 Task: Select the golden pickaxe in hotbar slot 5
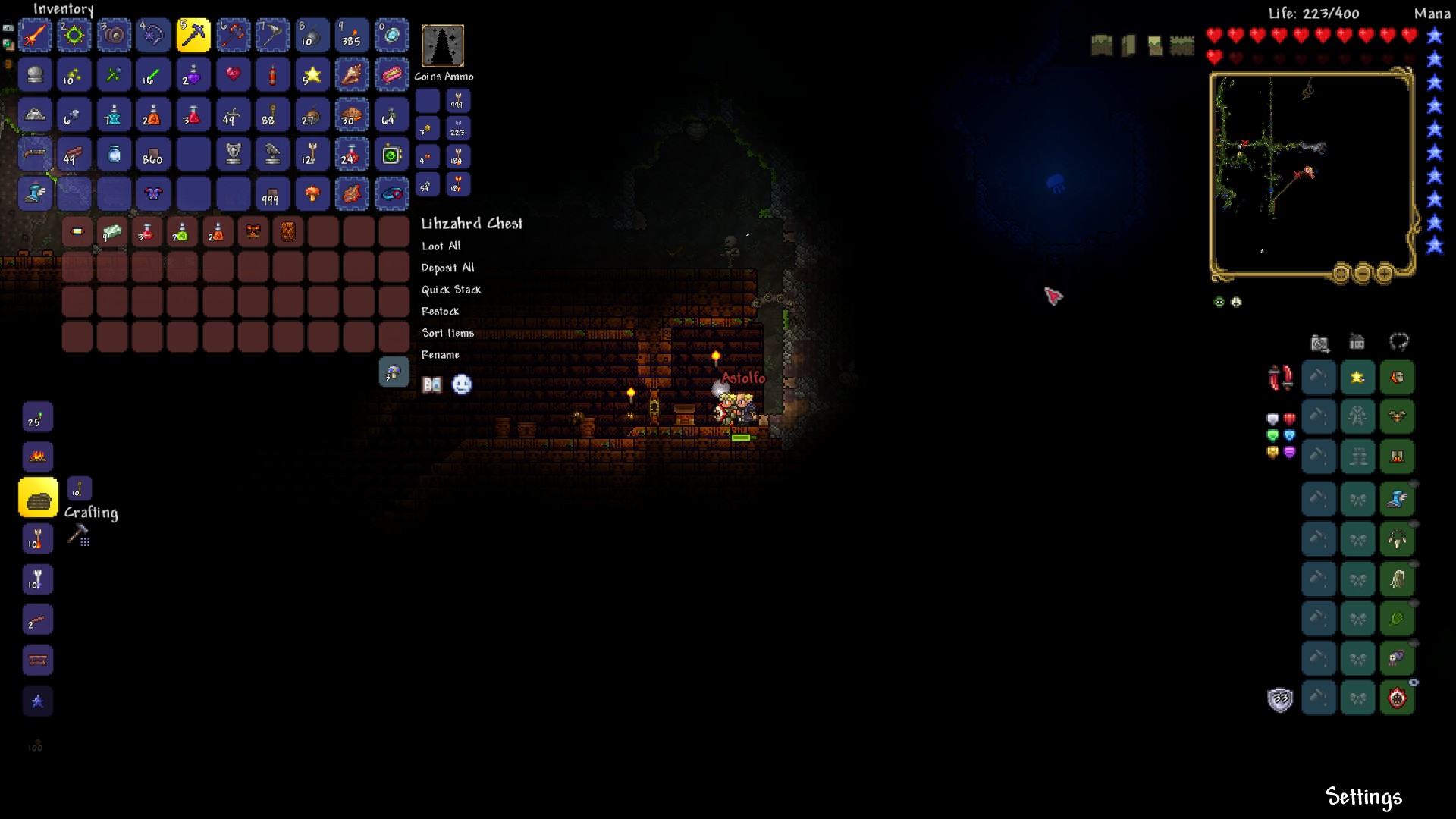tap(193, 35)
